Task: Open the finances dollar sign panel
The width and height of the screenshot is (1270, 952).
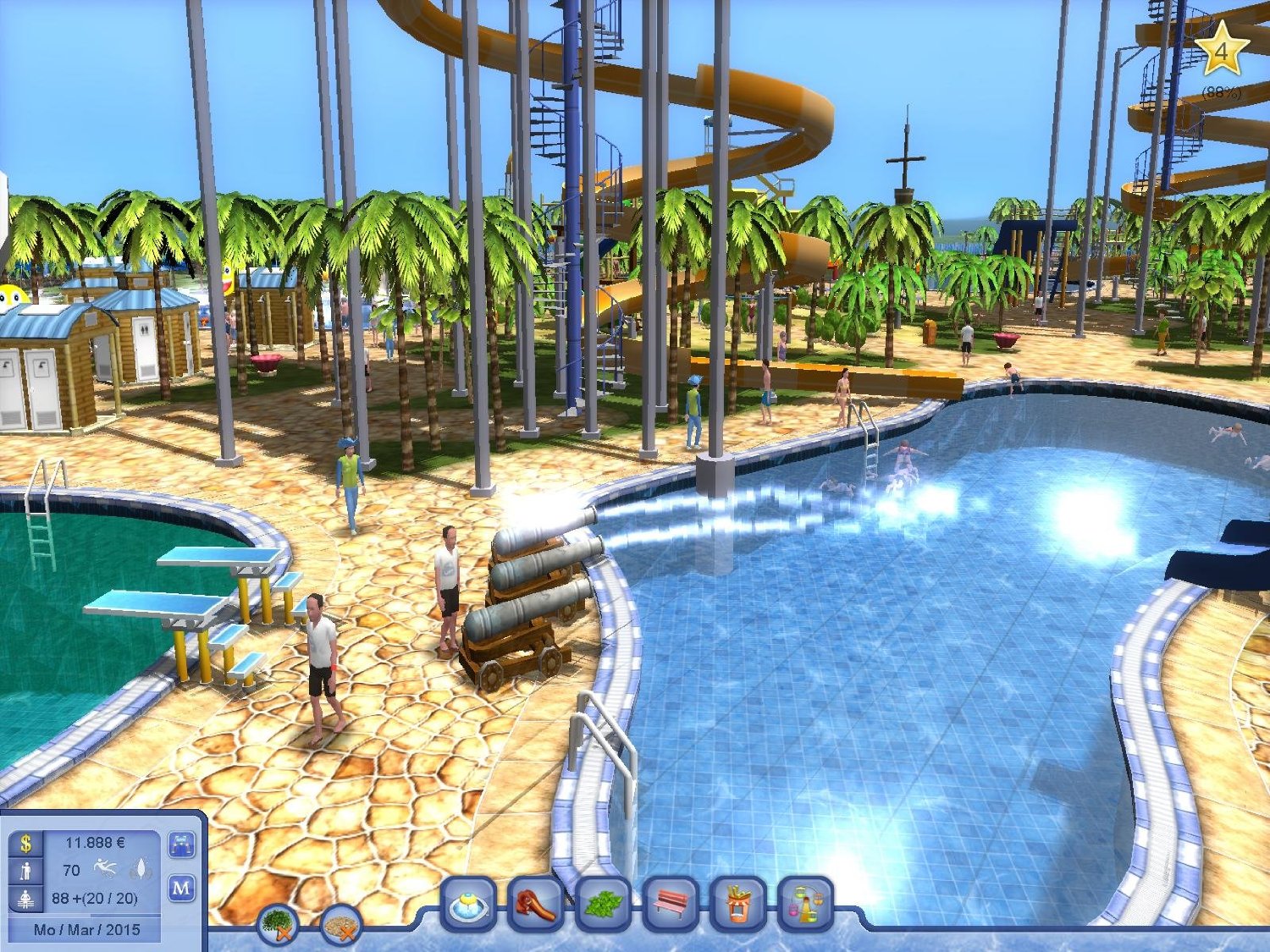Action: pos(26,843)
